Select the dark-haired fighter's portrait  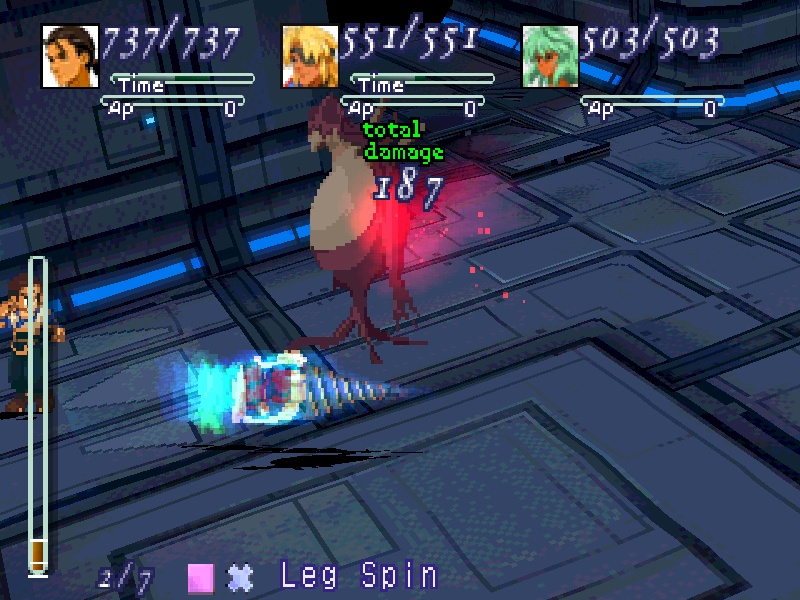click(x=70, y=56)
